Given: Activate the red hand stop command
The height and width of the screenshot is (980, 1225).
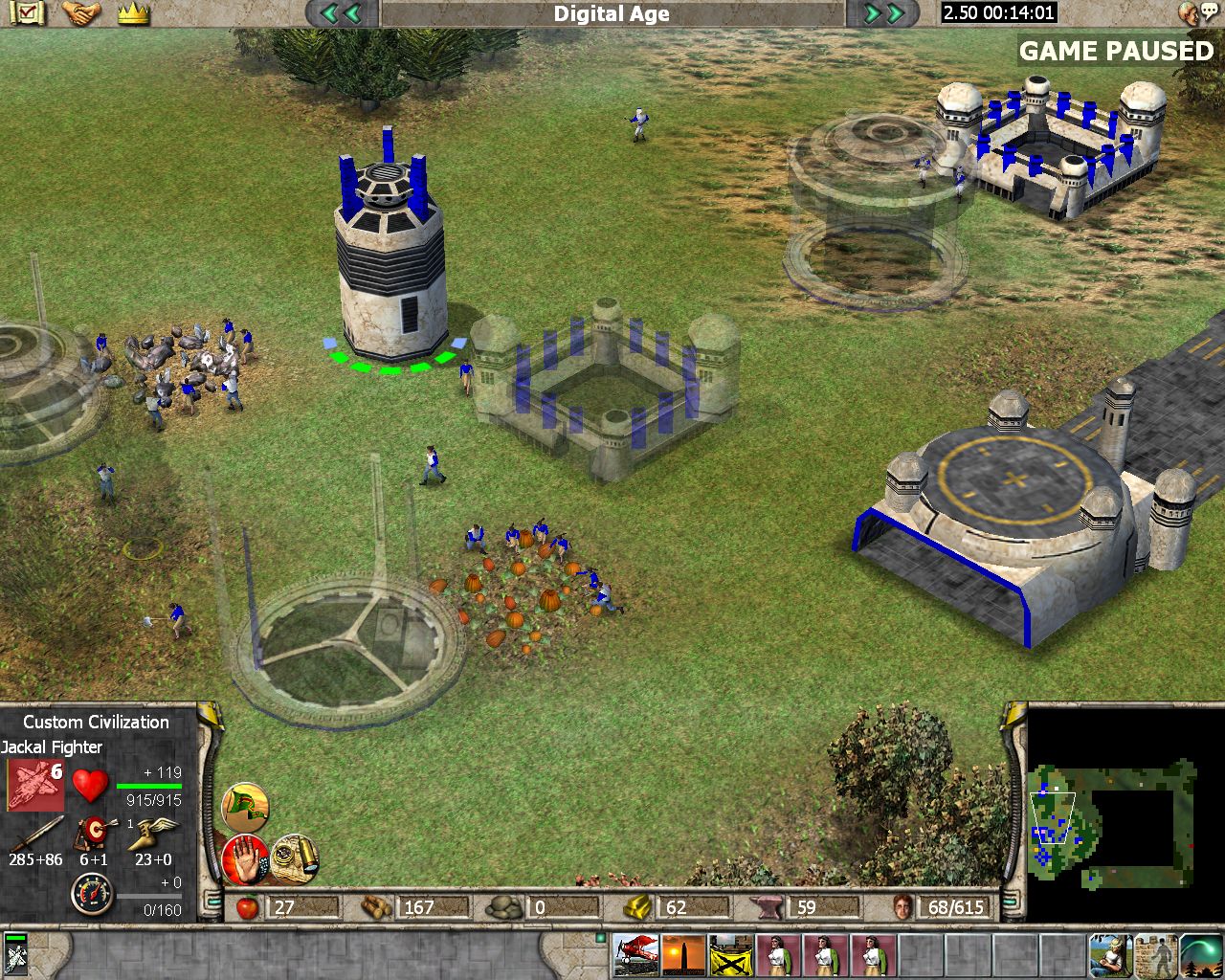Looking at the screenshot, I should tap(244, 858).
